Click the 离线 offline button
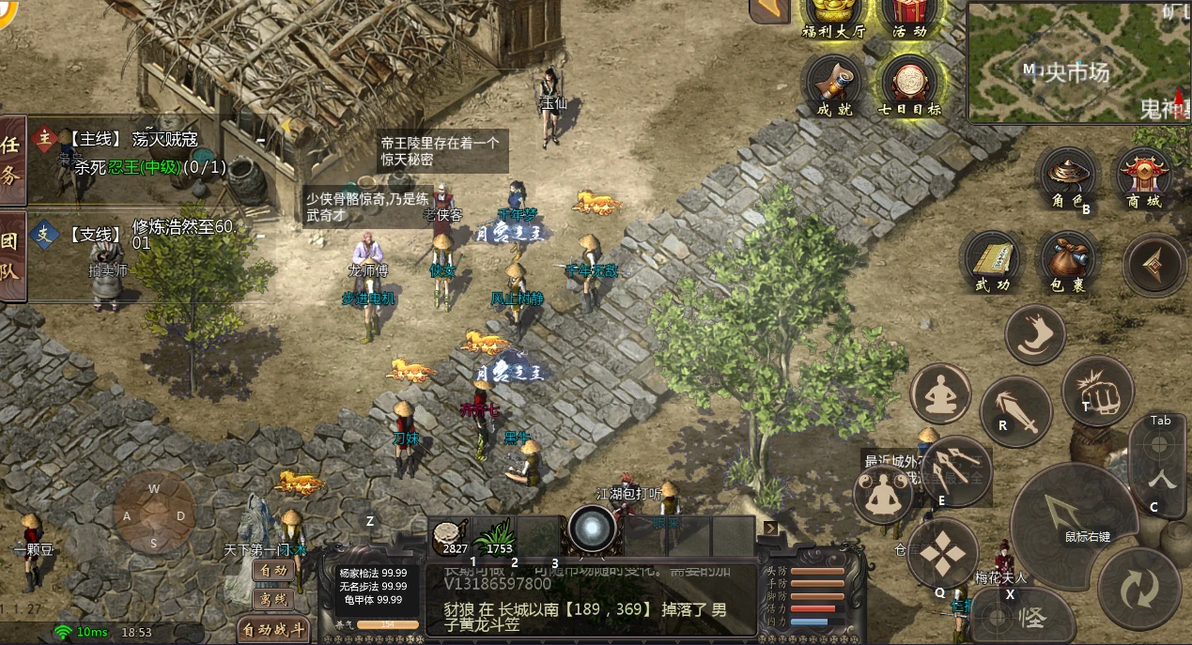The height and width of the screenshot is (645, 1192). point(273,599)
